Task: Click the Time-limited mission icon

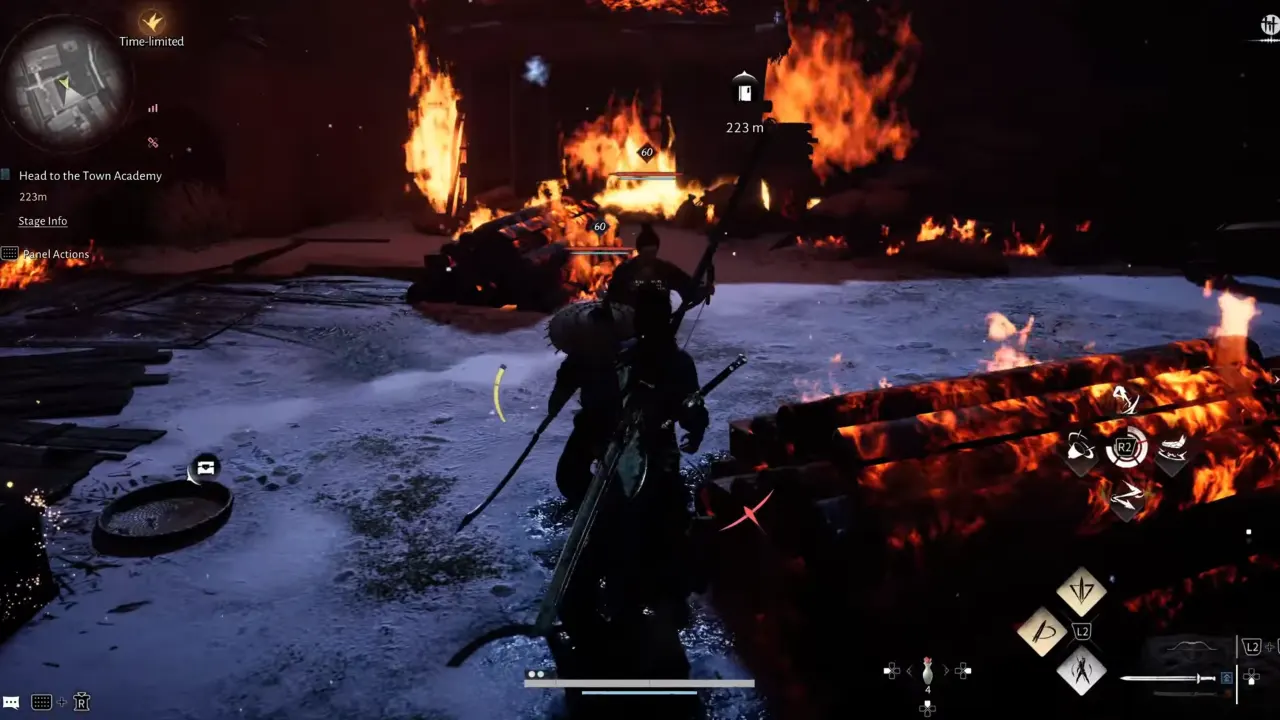Action: pyautogui.click(x=150, y=22)
